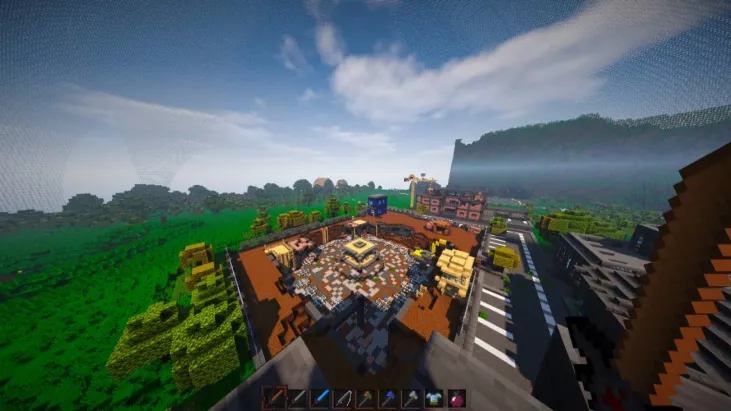This screenshot has width=731, height=411.
Task: Choose the gray iron axe slot
Action: (412, 398)
